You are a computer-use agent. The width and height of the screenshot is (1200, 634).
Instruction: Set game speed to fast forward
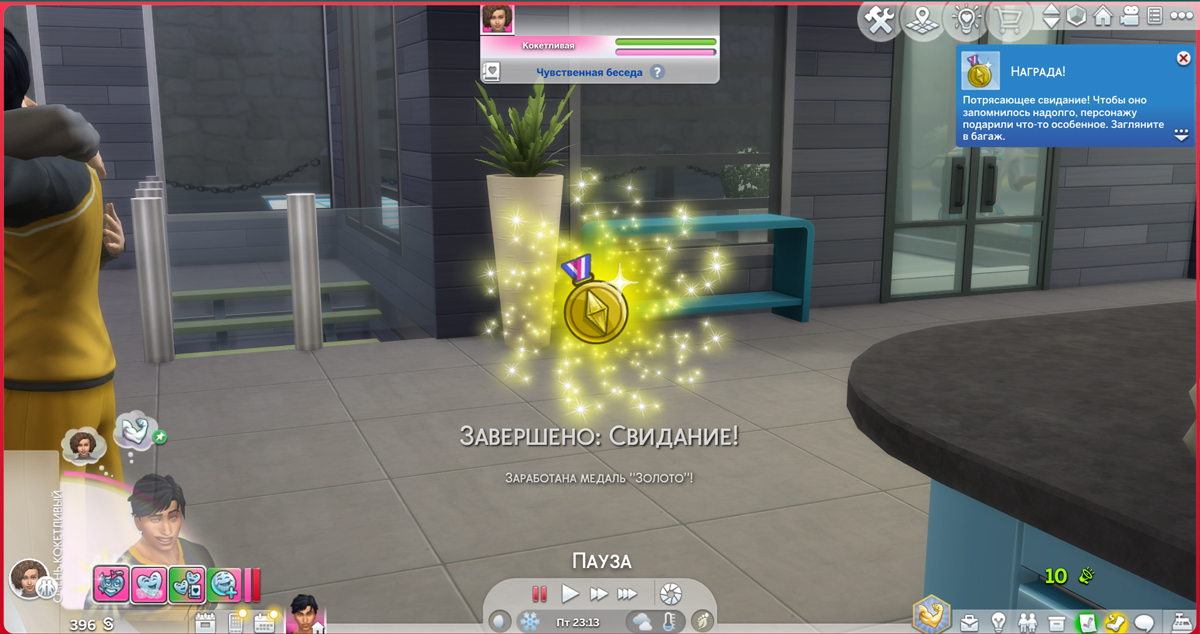(599, 594)
